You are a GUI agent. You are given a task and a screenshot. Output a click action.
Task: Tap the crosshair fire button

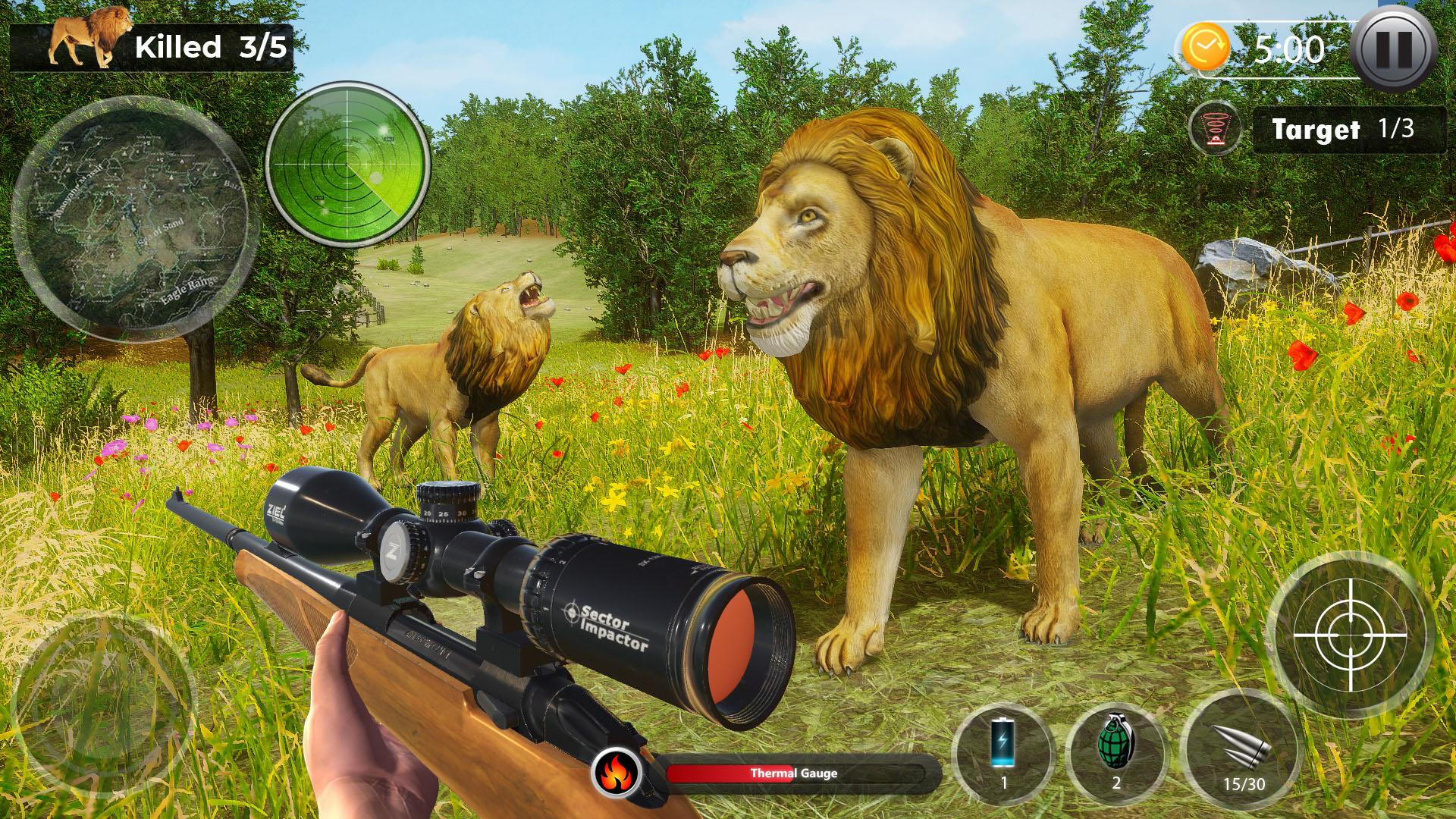pos(1350,634)
